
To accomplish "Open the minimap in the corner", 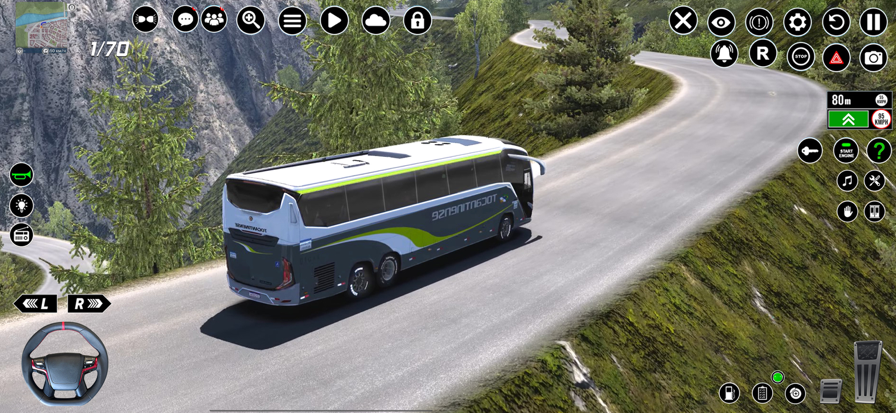I will (x=40, y=25).
